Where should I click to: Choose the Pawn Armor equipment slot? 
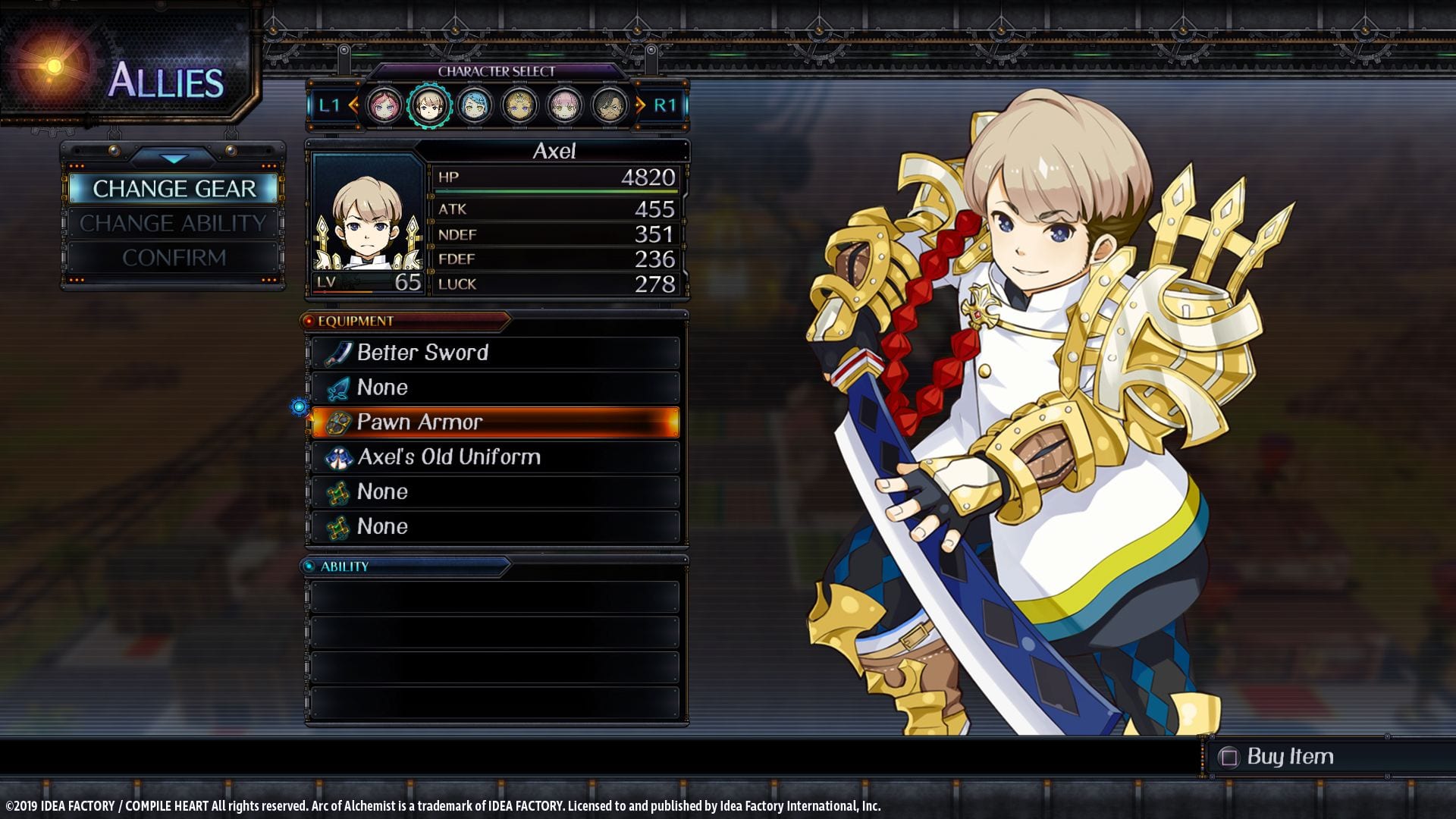(495, 422)
